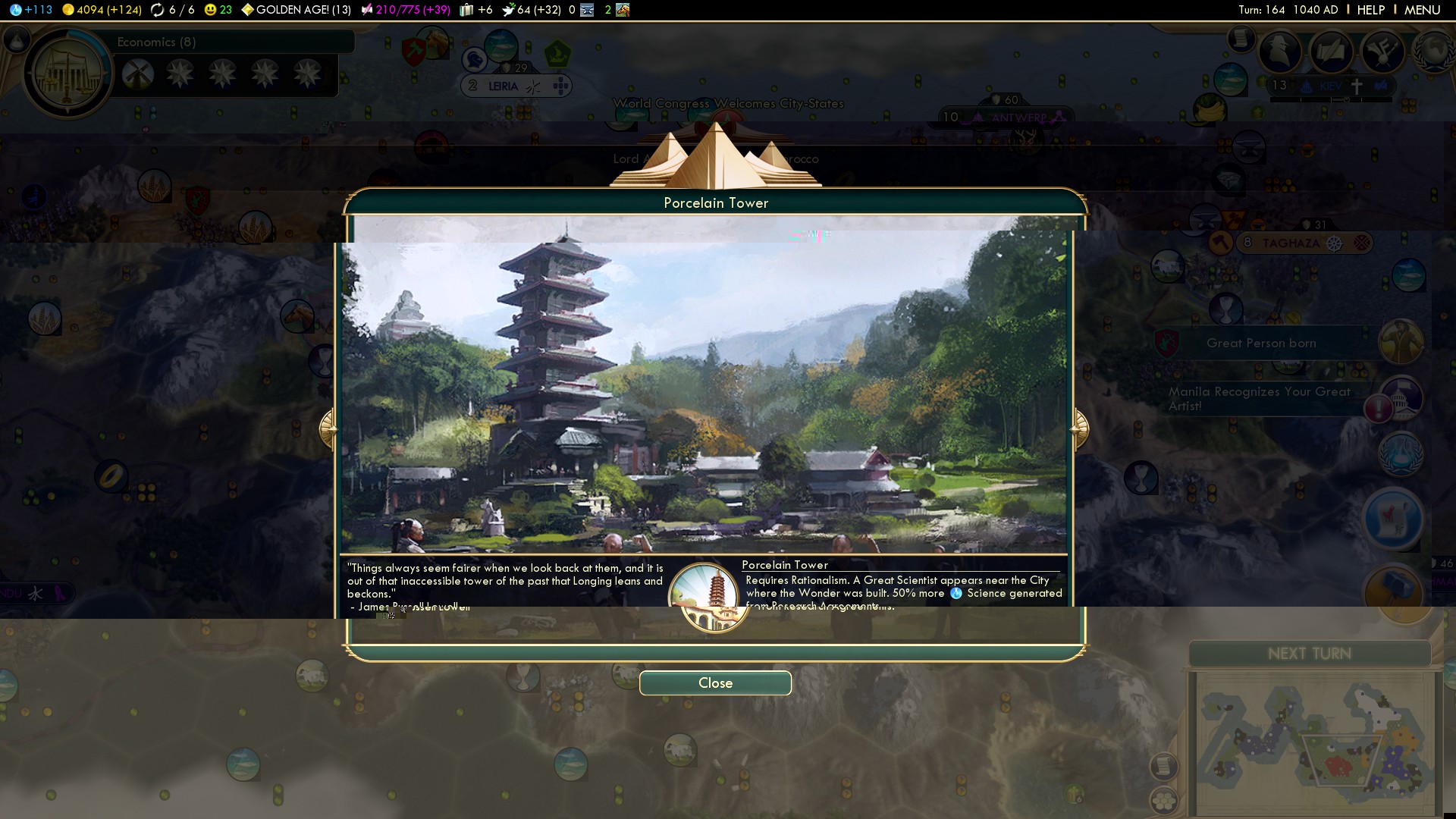This screenshot has height=819, width=1456.
Task: Open the culture overview music note icon
Action: coord(1382,52)
